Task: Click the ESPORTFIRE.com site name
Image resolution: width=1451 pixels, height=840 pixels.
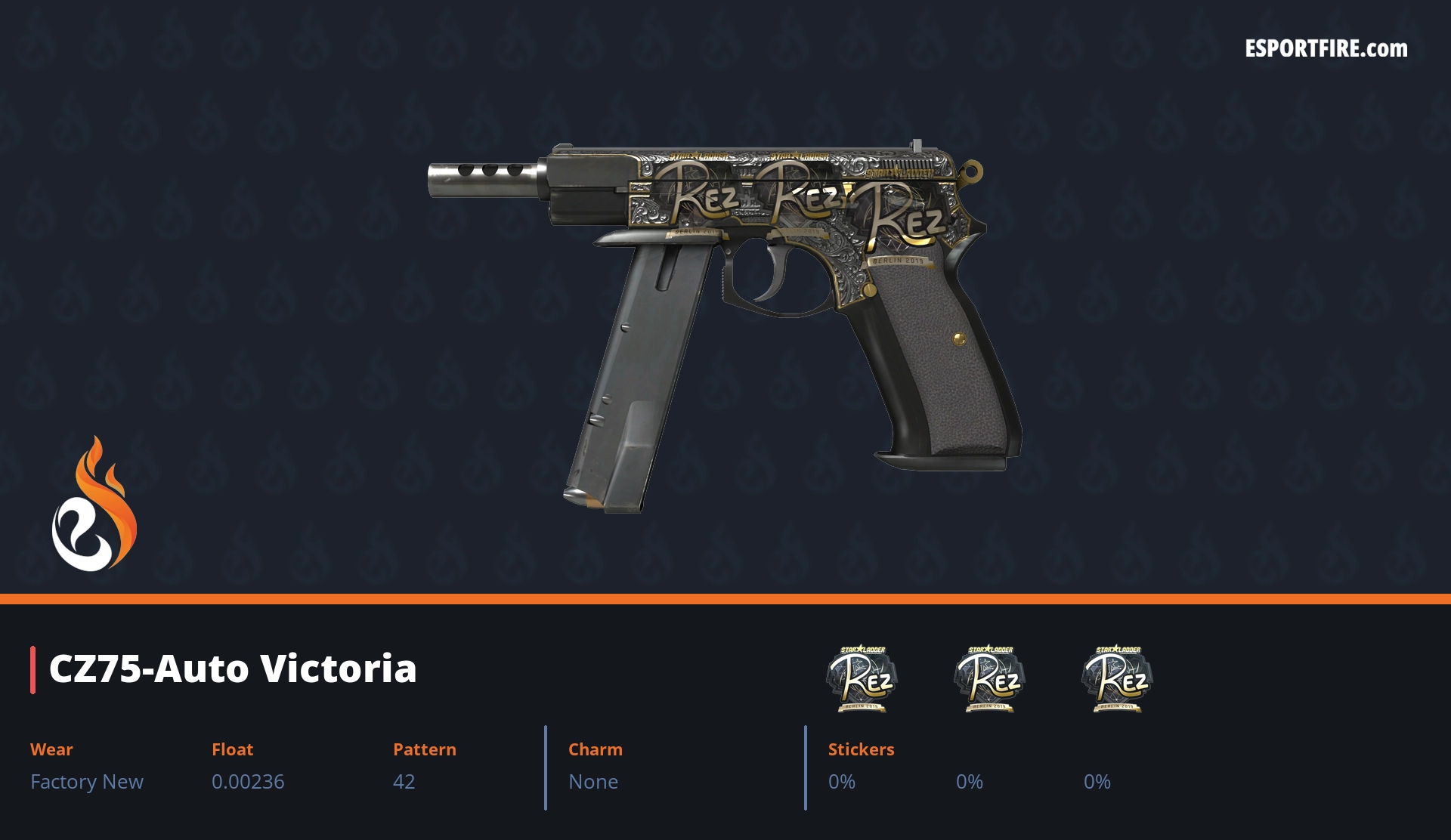Action: 1326,49
